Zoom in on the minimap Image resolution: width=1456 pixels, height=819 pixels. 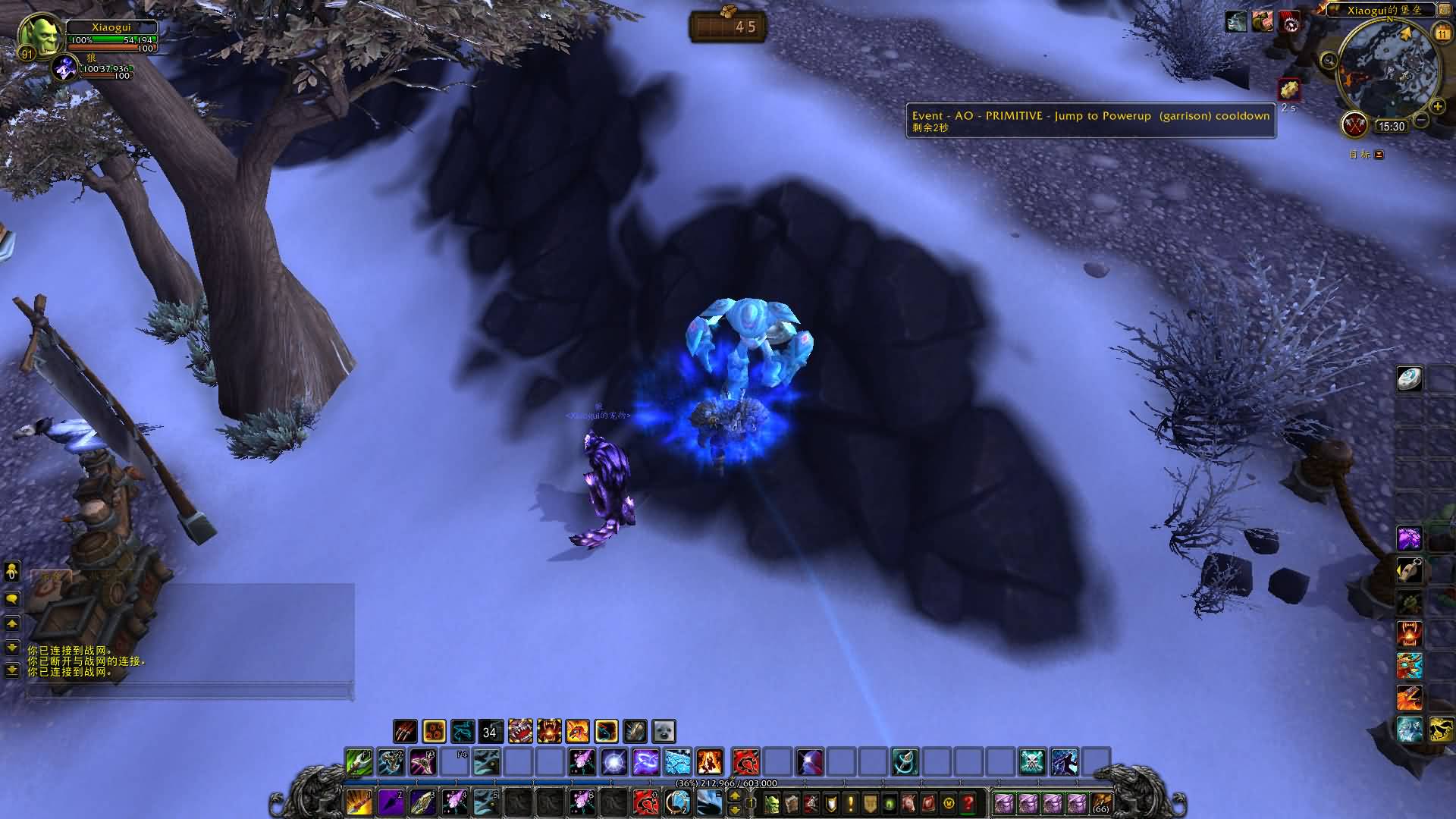point(1436,107)
